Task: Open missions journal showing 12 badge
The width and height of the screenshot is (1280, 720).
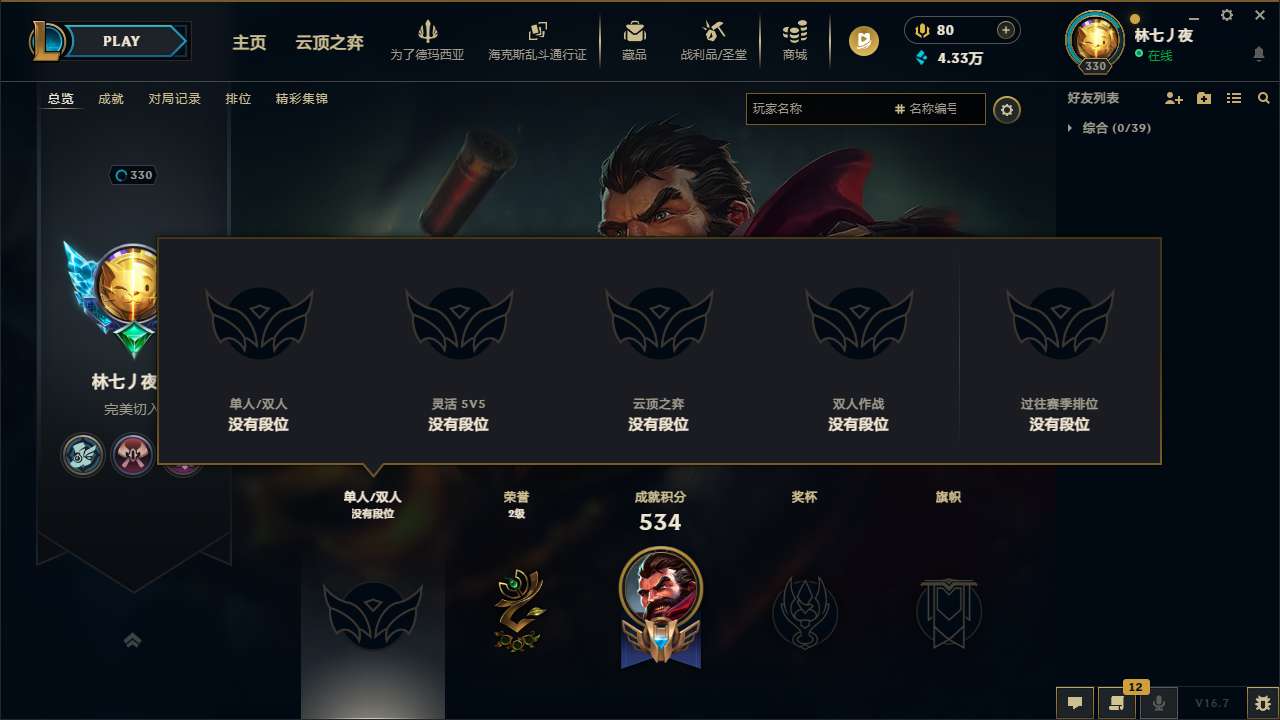Action: tap(1117, 704)
